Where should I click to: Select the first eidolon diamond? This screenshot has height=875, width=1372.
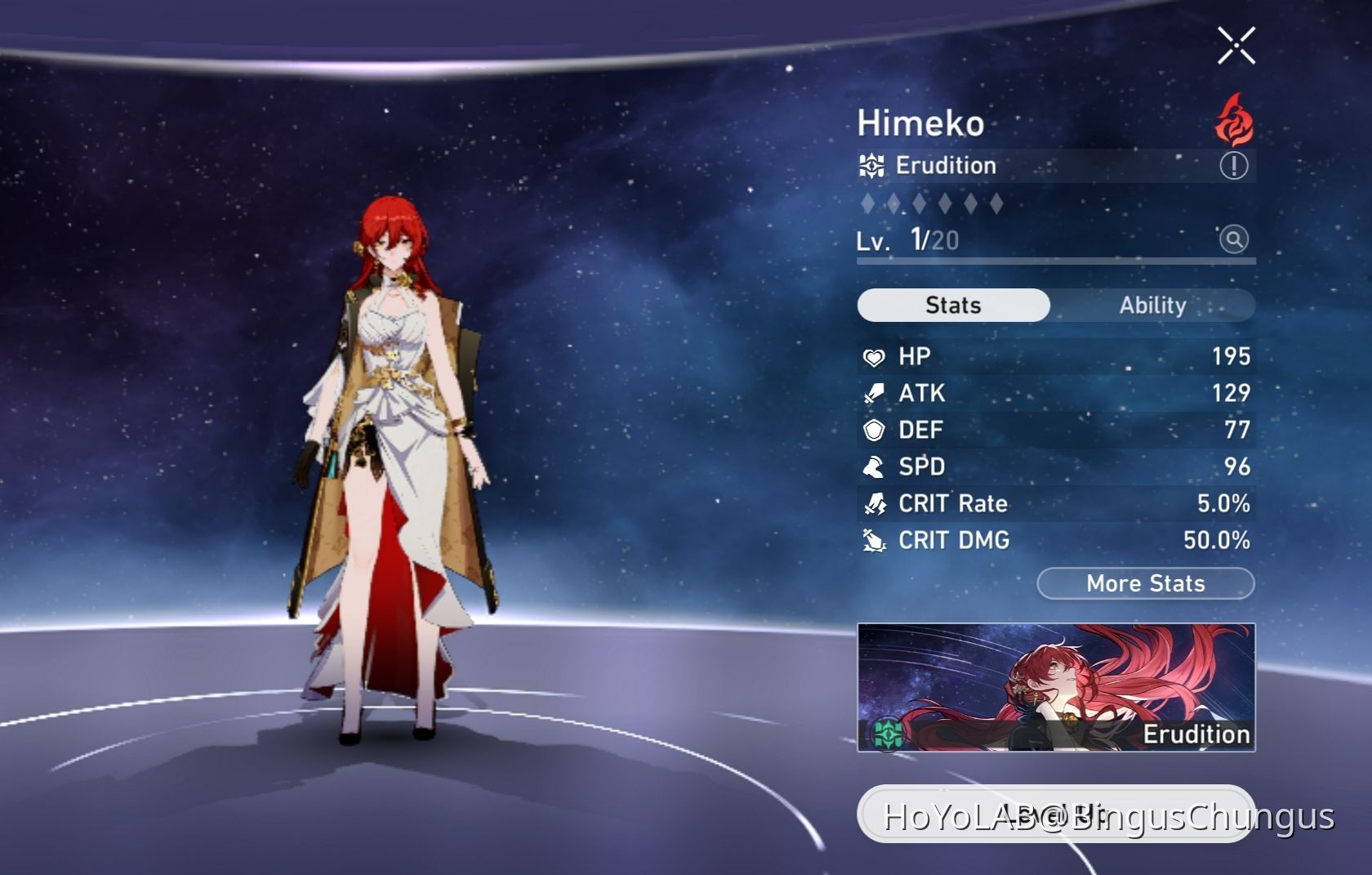coord(869,203)
